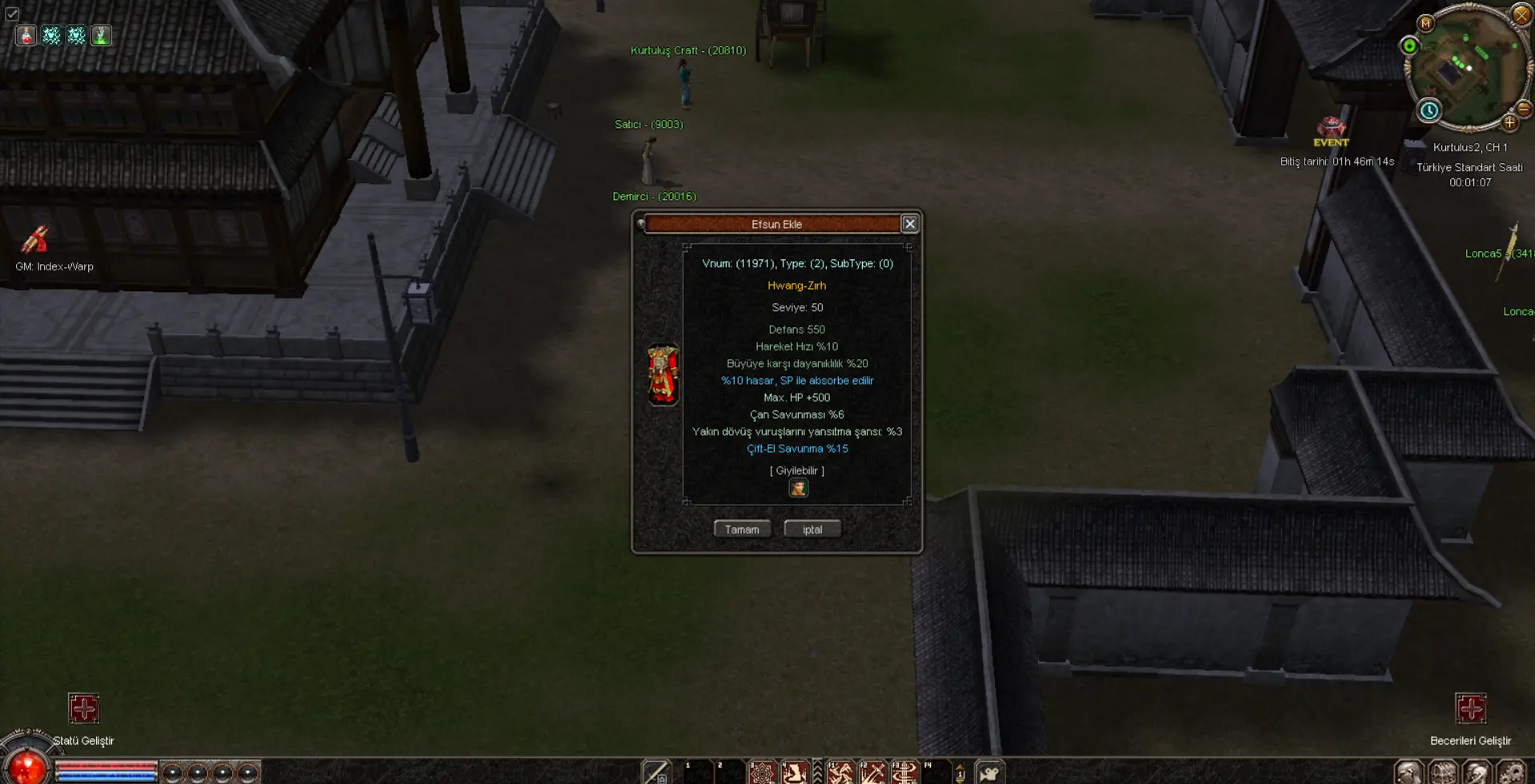1535x784 pixels.
Task: Cancel with the İptal button
Action: pos(812,529)
